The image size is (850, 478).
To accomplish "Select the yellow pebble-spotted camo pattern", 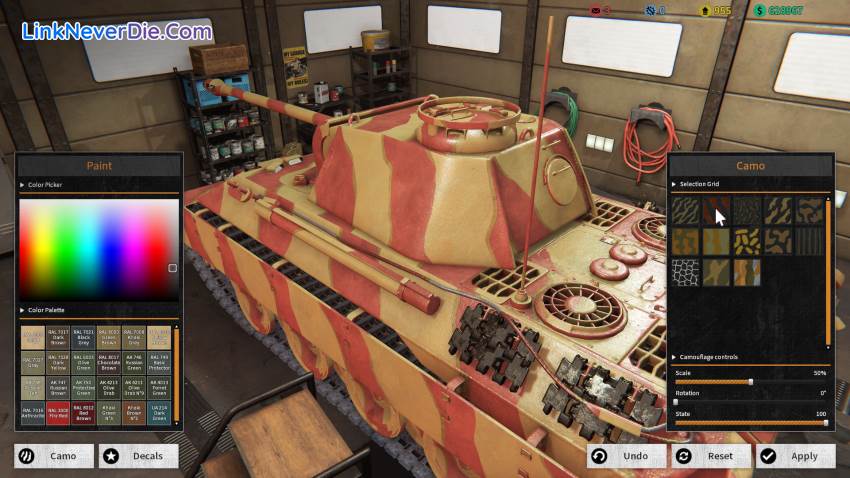I will (x=747, y=241).
